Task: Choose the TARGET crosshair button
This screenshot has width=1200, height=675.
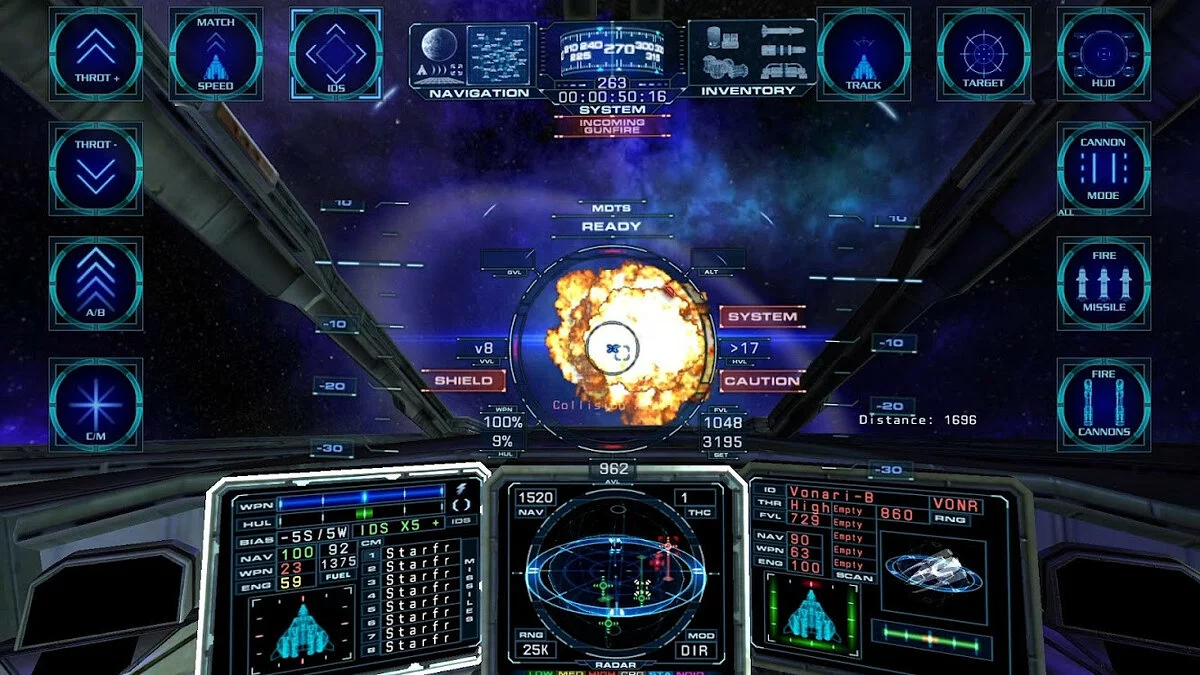Action: [x=983, y=54]
